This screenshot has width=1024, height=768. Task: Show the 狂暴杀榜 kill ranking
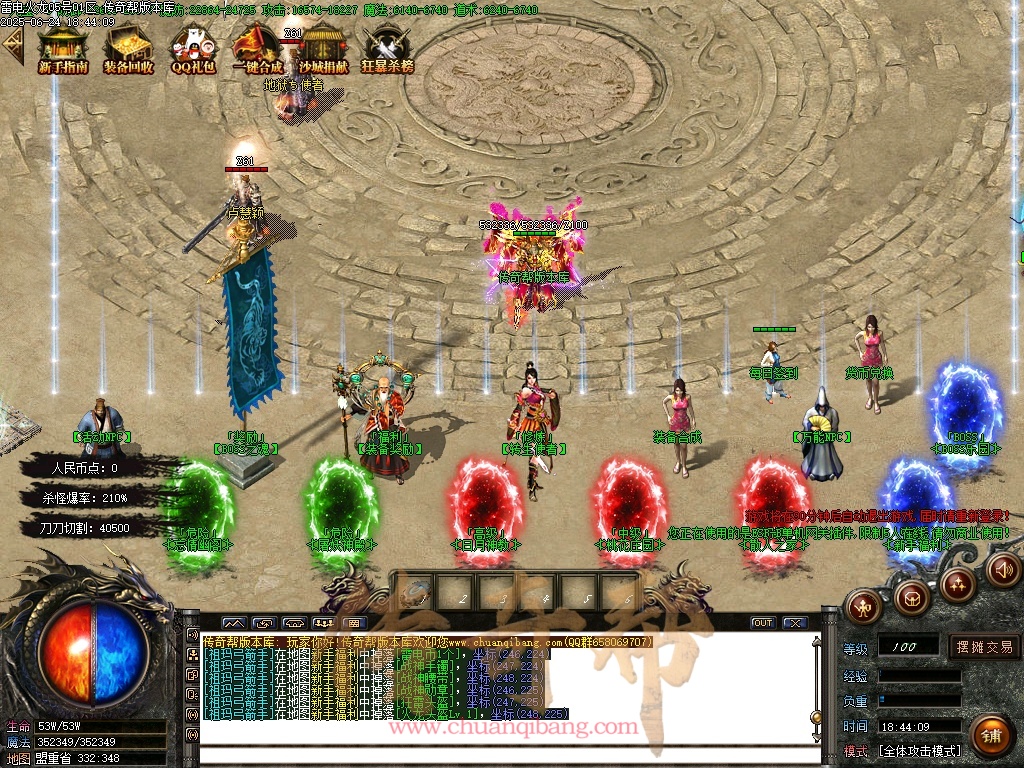(387, 49)
